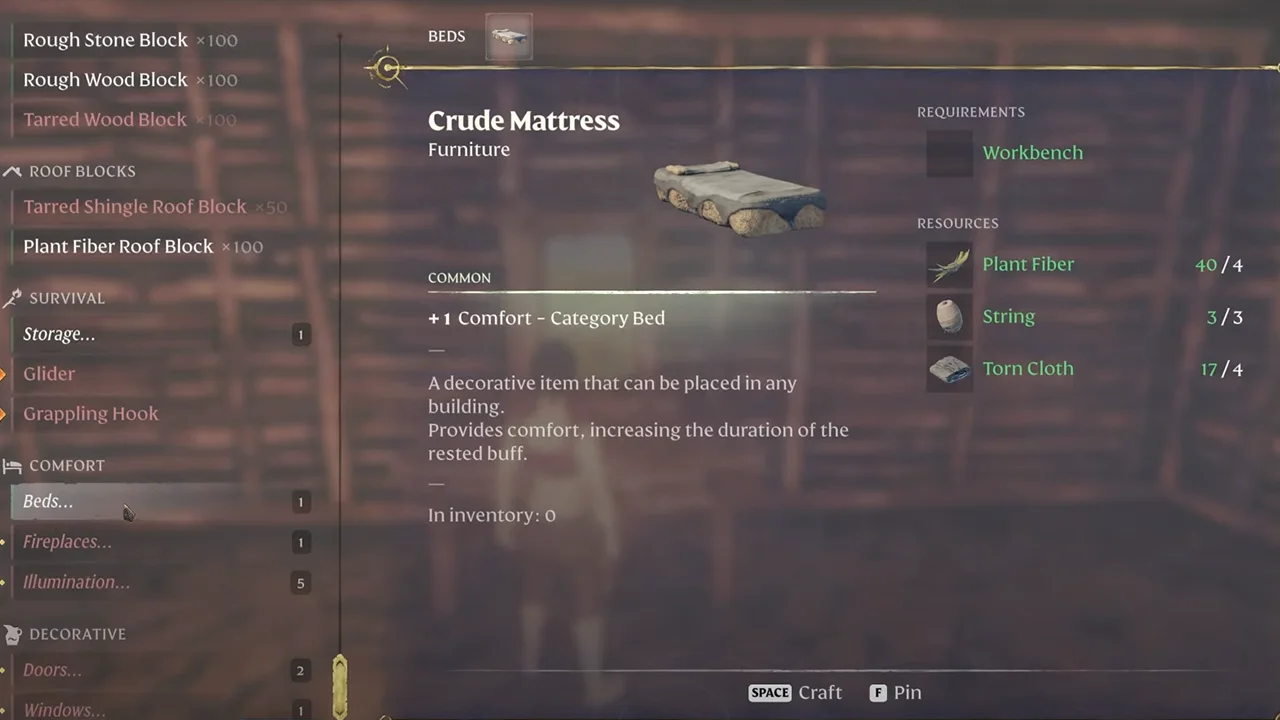
Task: Select Plant Fiber Roof Block
Action: click(x=118, y=247)
